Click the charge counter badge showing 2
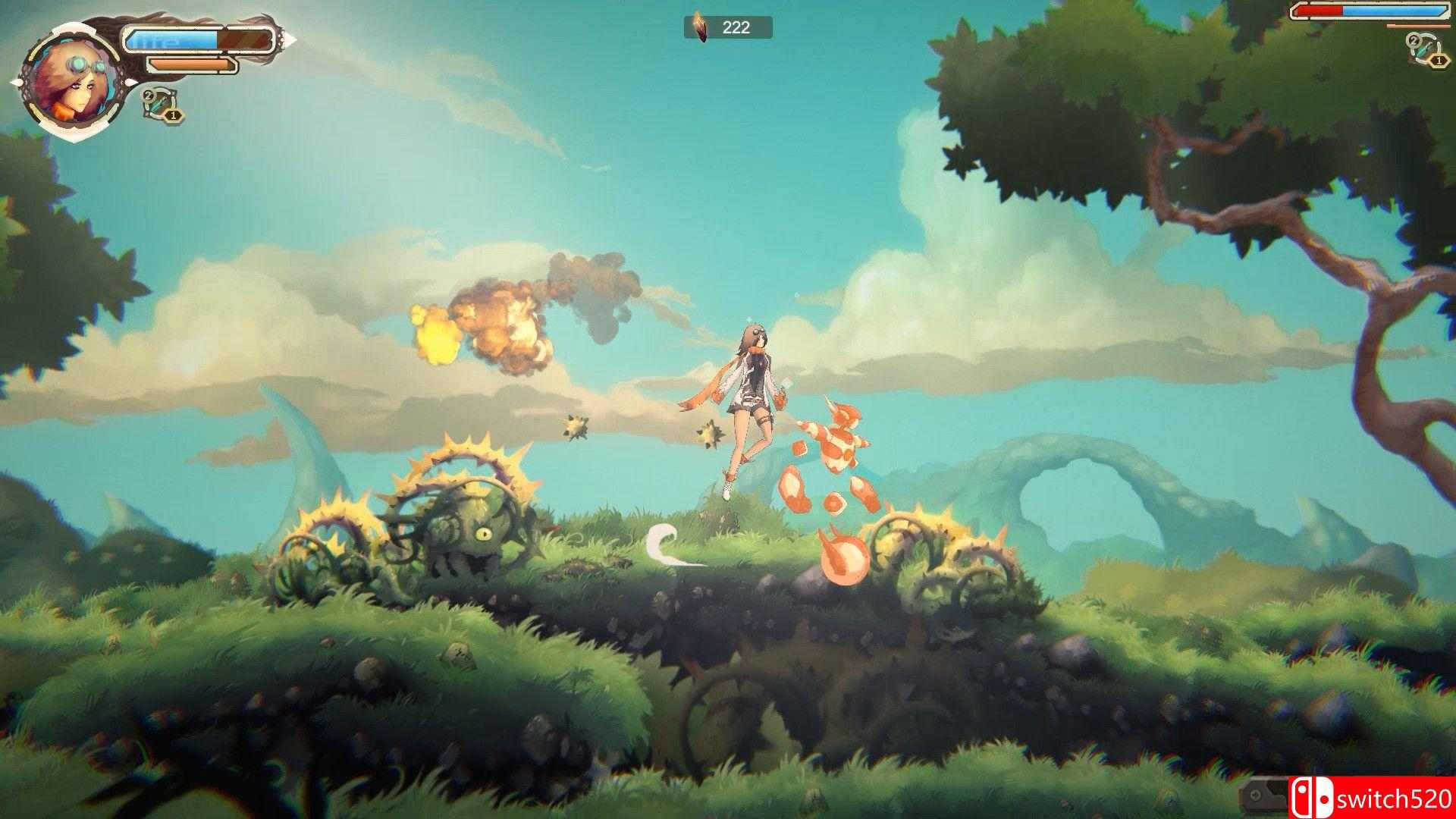The image size is (1456, 819). click(x=149, y=96)
